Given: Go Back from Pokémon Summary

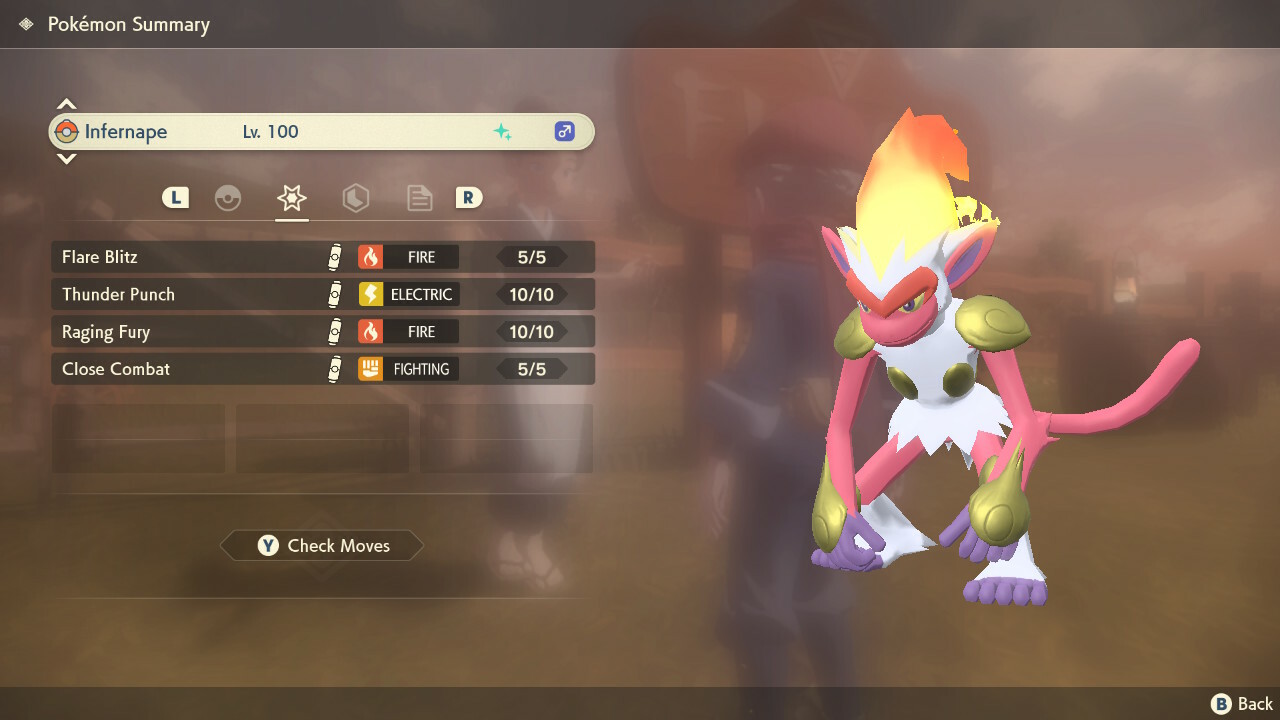Looking at the screenshot, I should coord(1242,704).
